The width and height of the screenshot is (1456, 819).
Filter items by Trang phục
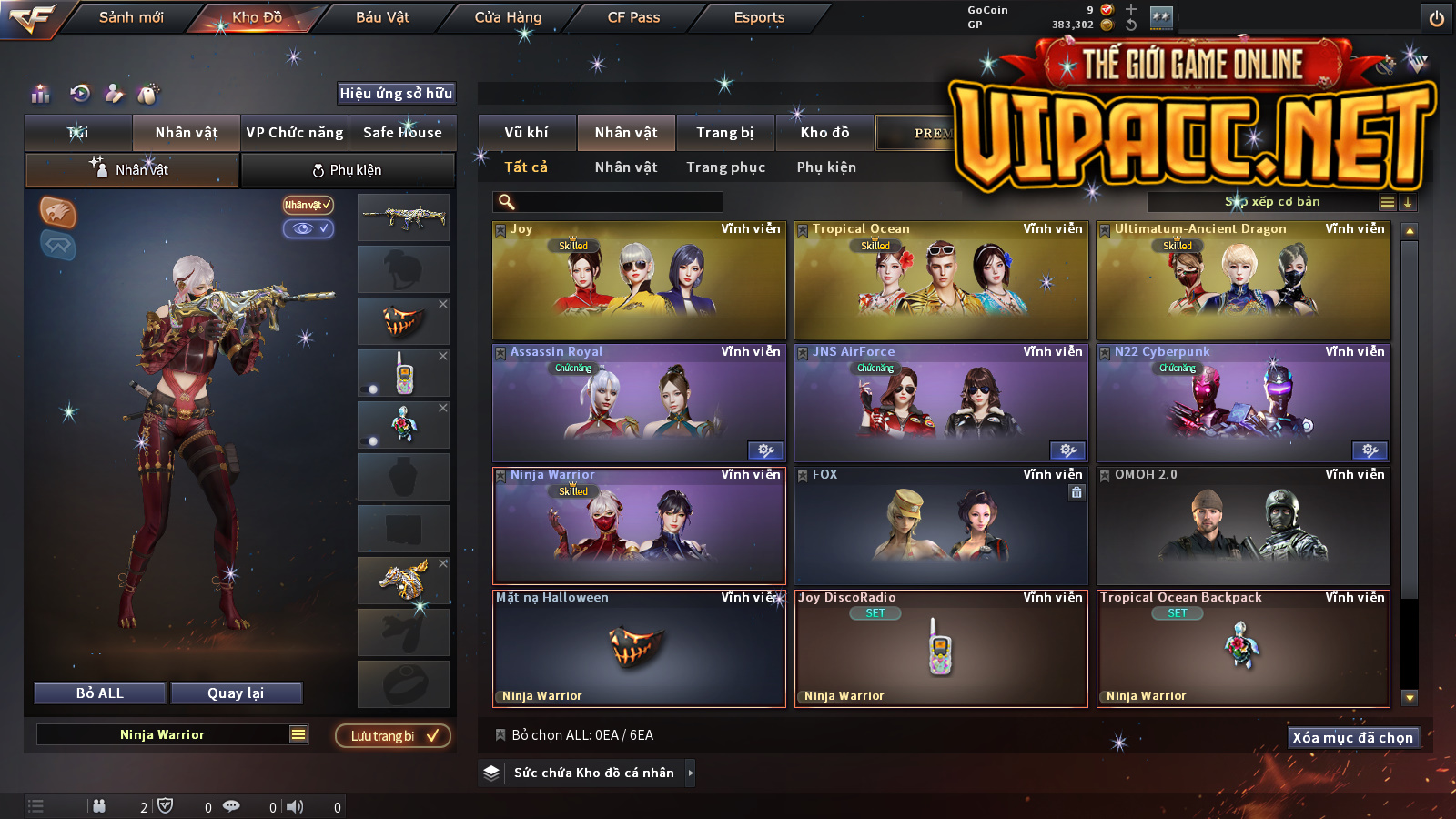(x=725, y=167)
